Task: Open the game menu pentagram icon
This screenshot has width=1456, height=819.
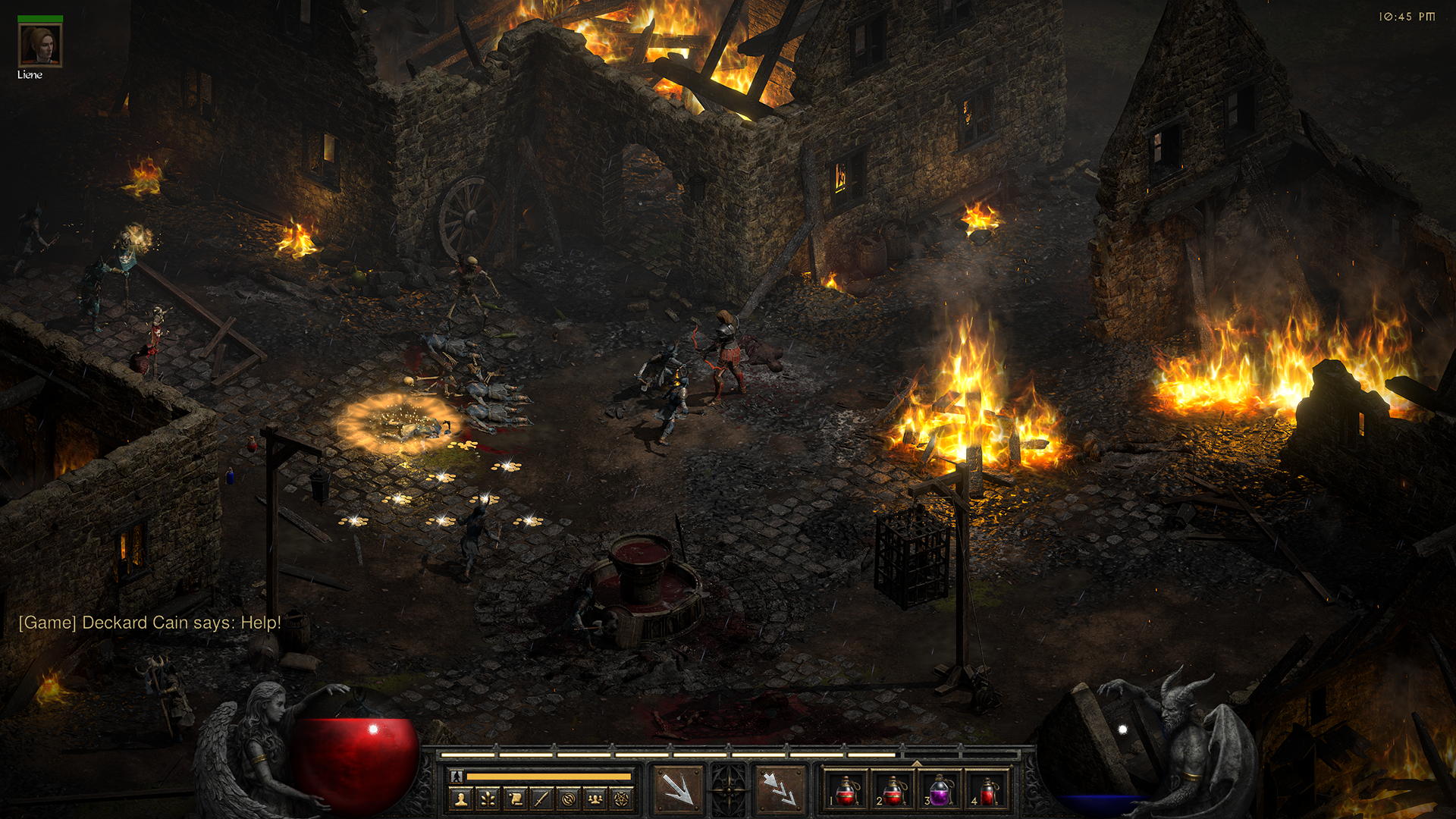Action: click(x=622, y=799)
